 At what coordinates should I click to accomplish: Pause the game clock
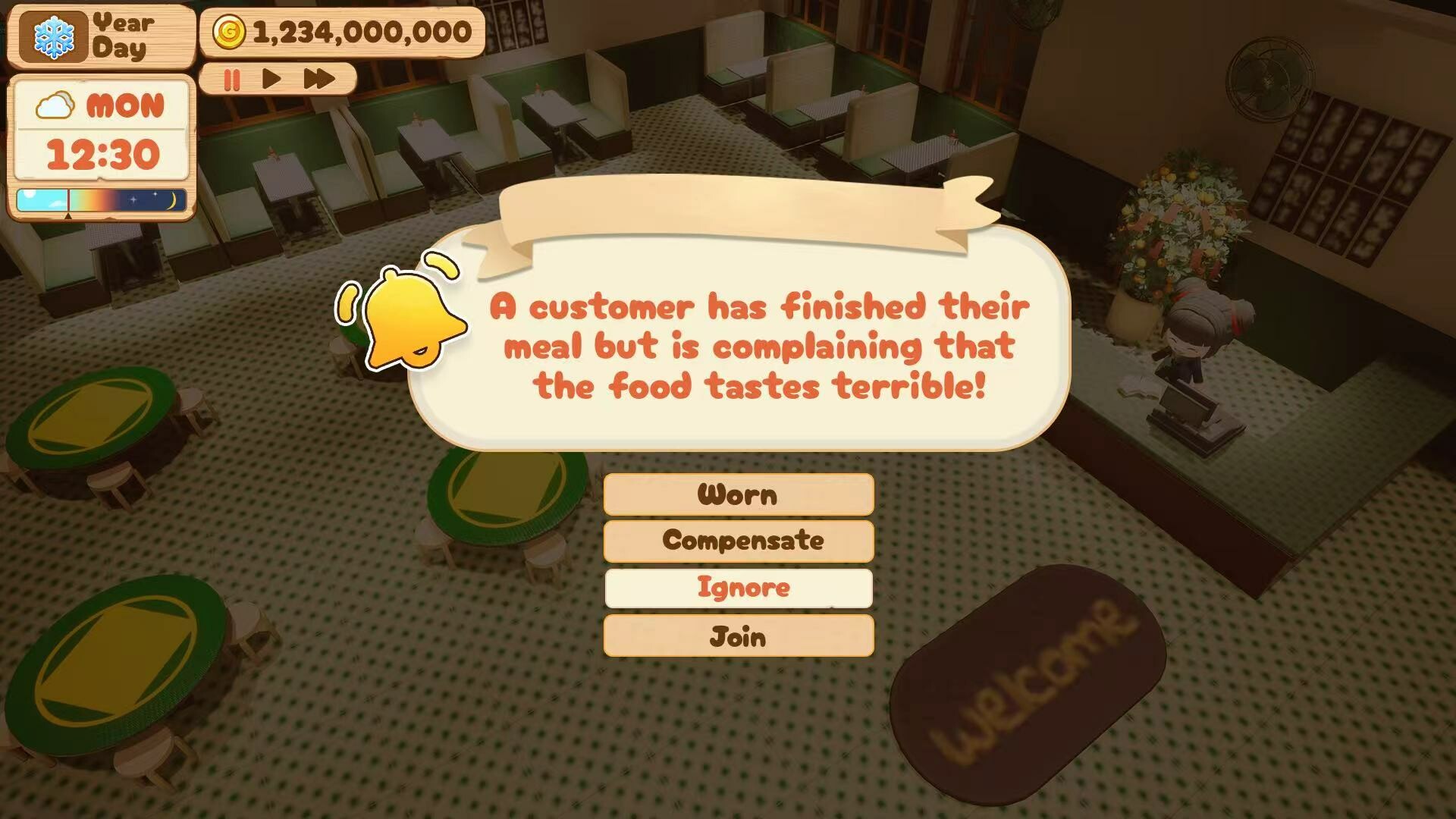231,79
